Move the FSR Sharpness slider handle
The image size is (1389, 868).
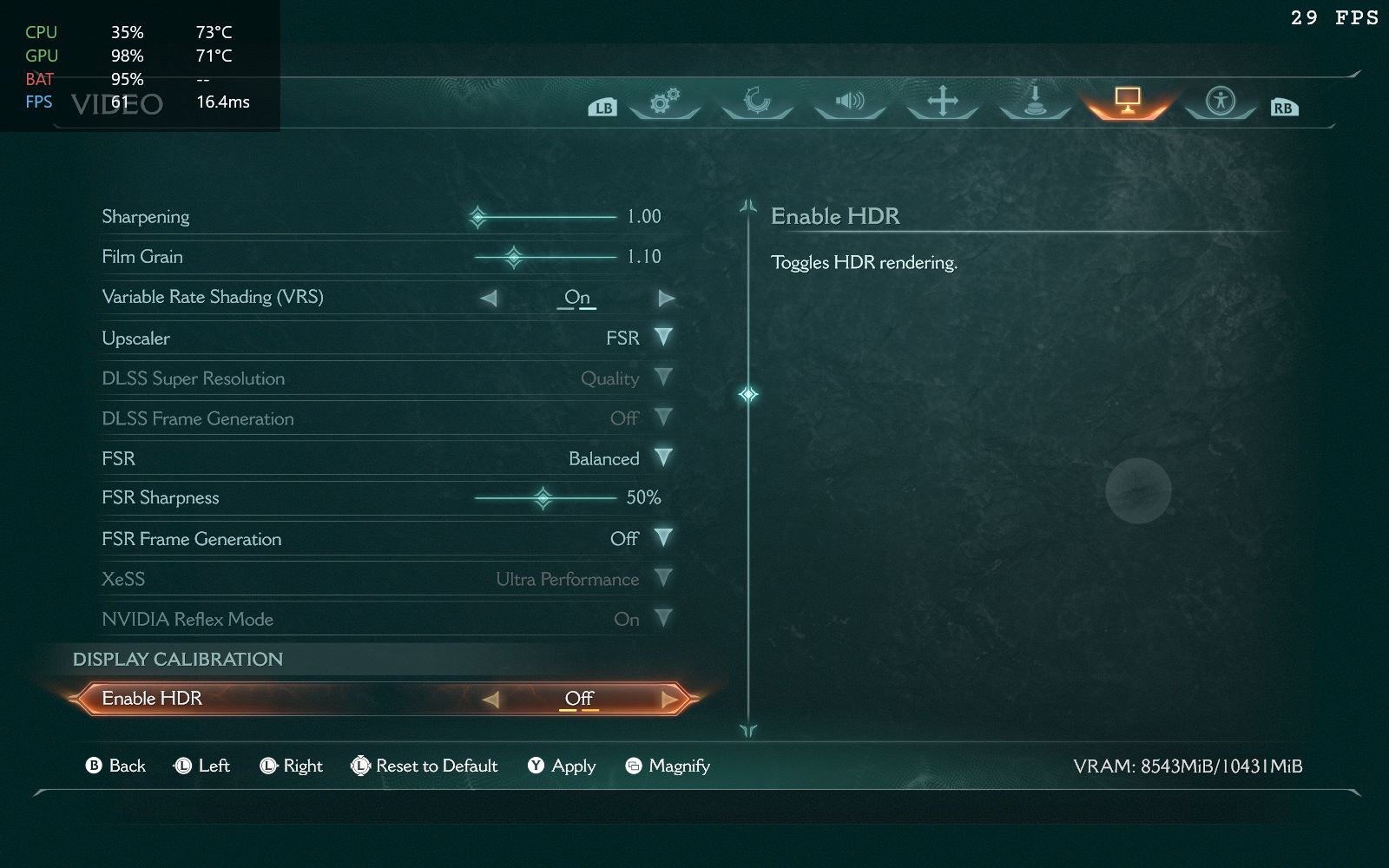[x=543, y=498]
